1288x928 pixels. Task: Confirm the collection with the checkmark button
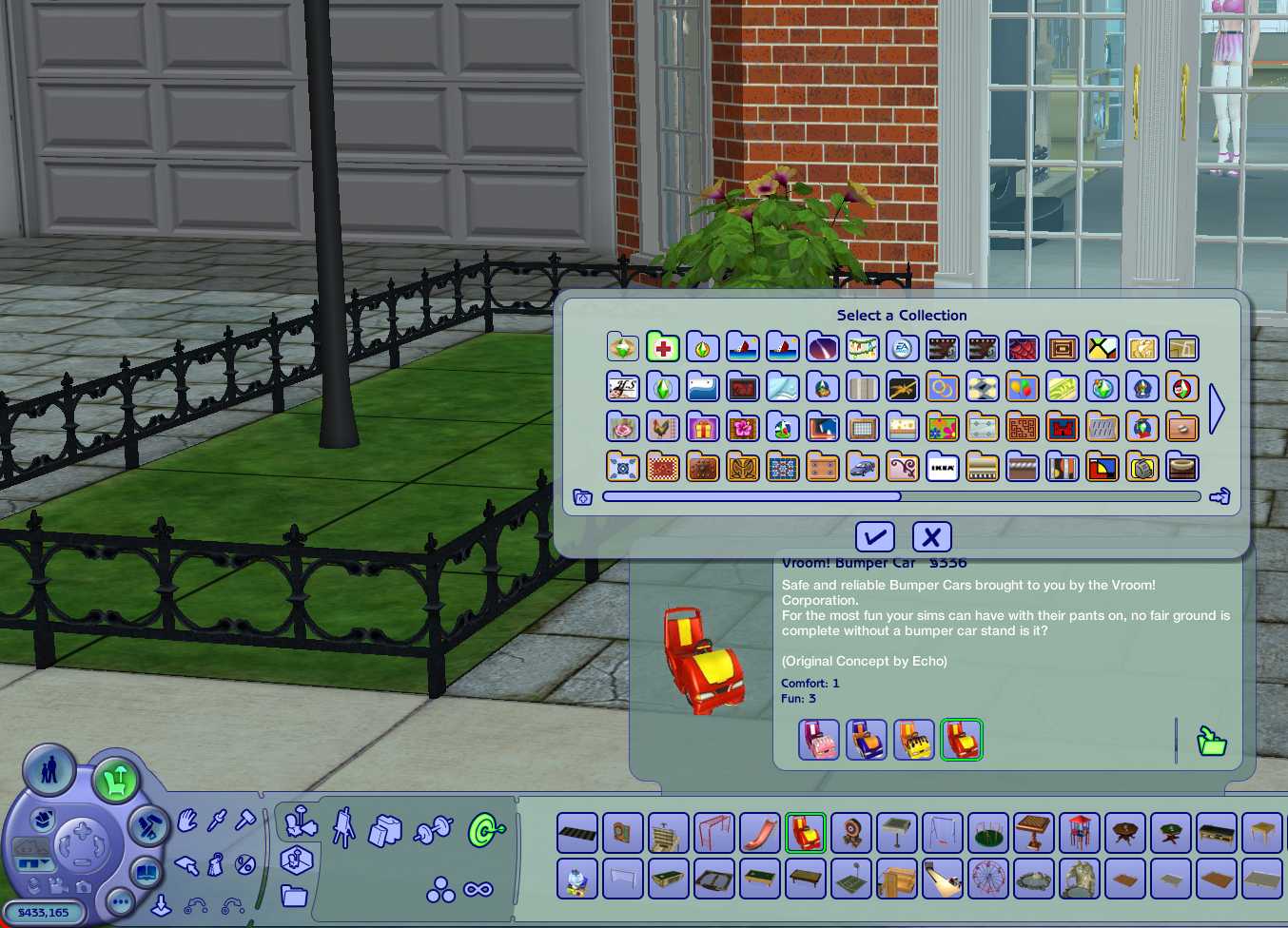tap(875, 536)
